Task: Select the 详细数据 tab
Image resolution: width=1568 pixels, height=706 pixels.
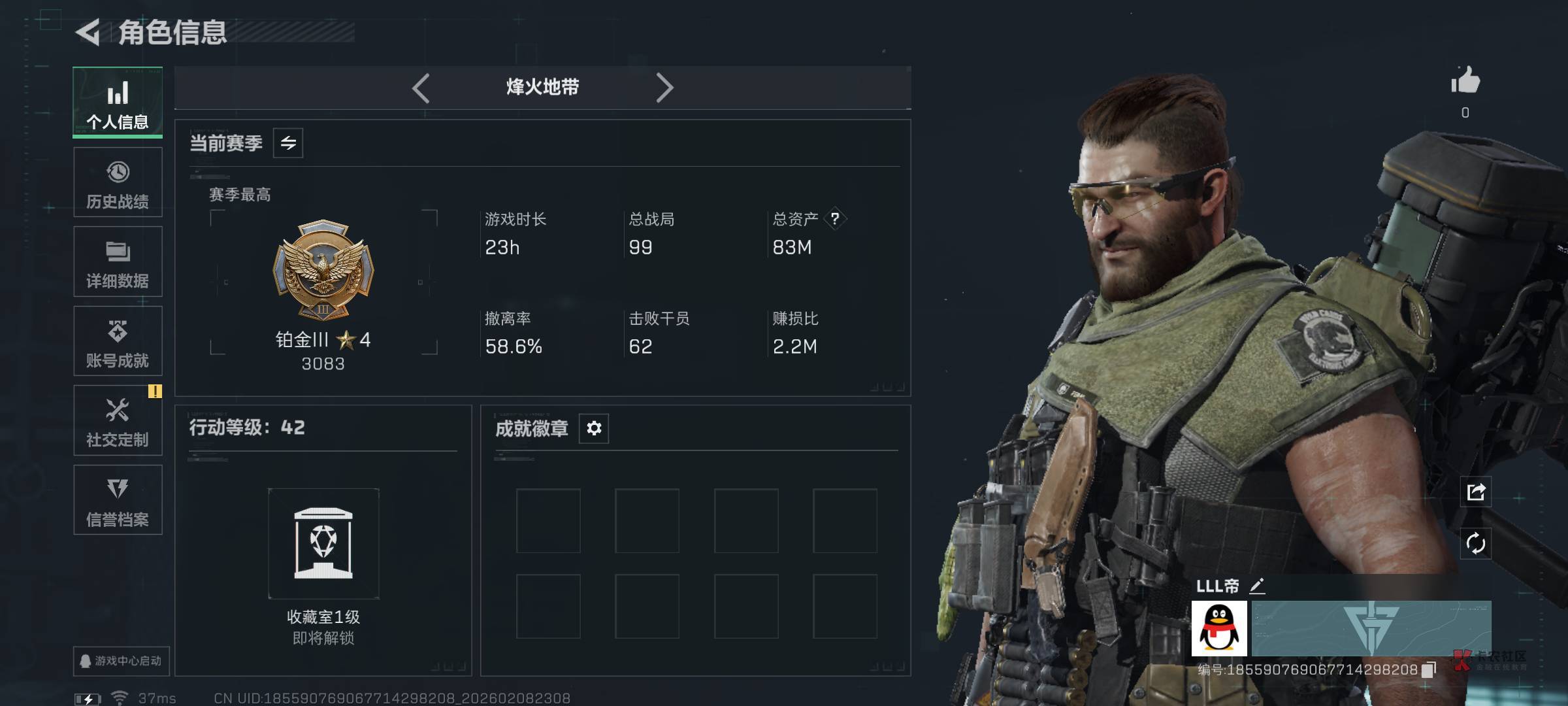Action: point(118,261)
